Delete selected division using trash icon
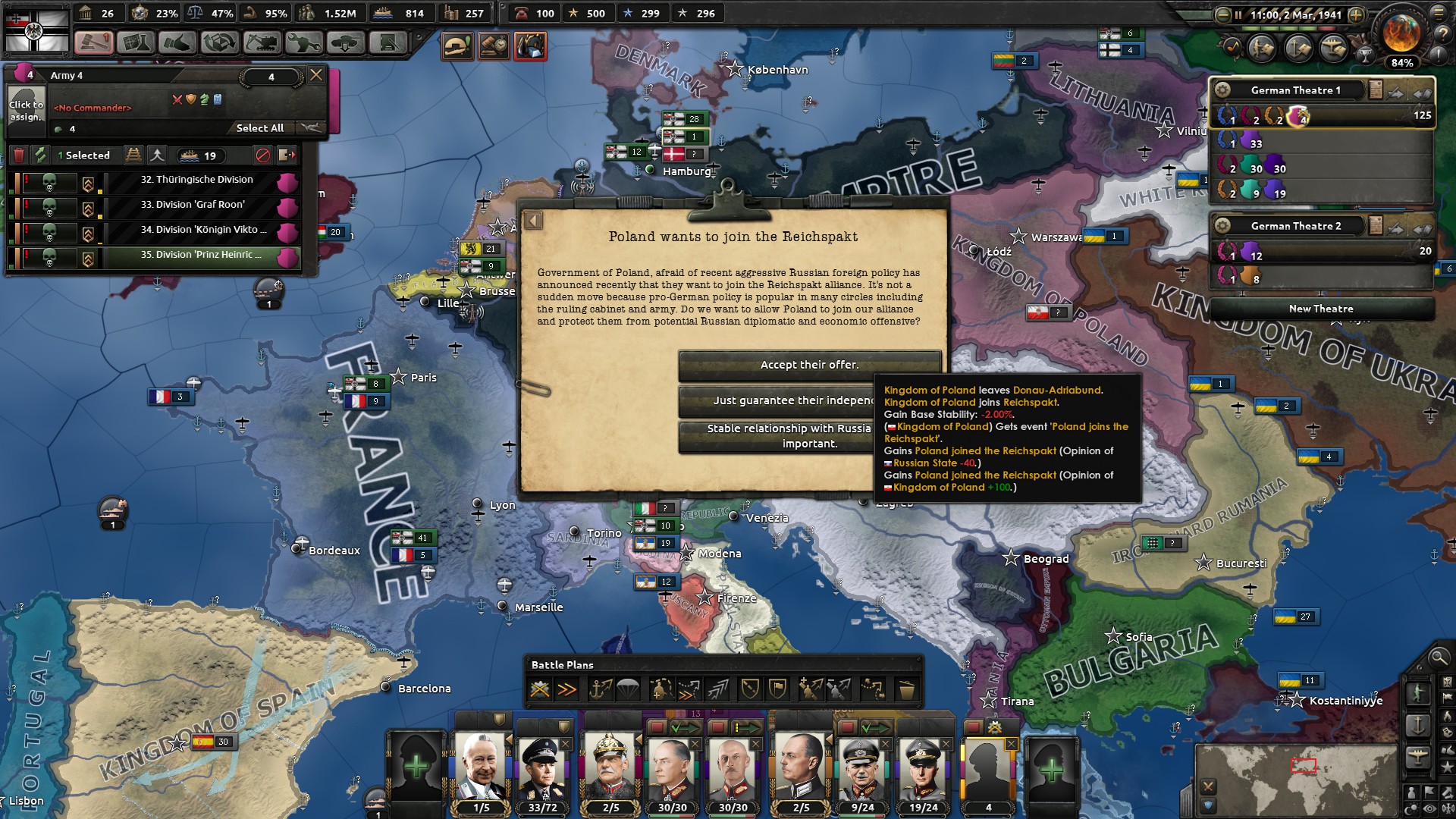The image size is (1456, 819). click(x=19, y=155)
